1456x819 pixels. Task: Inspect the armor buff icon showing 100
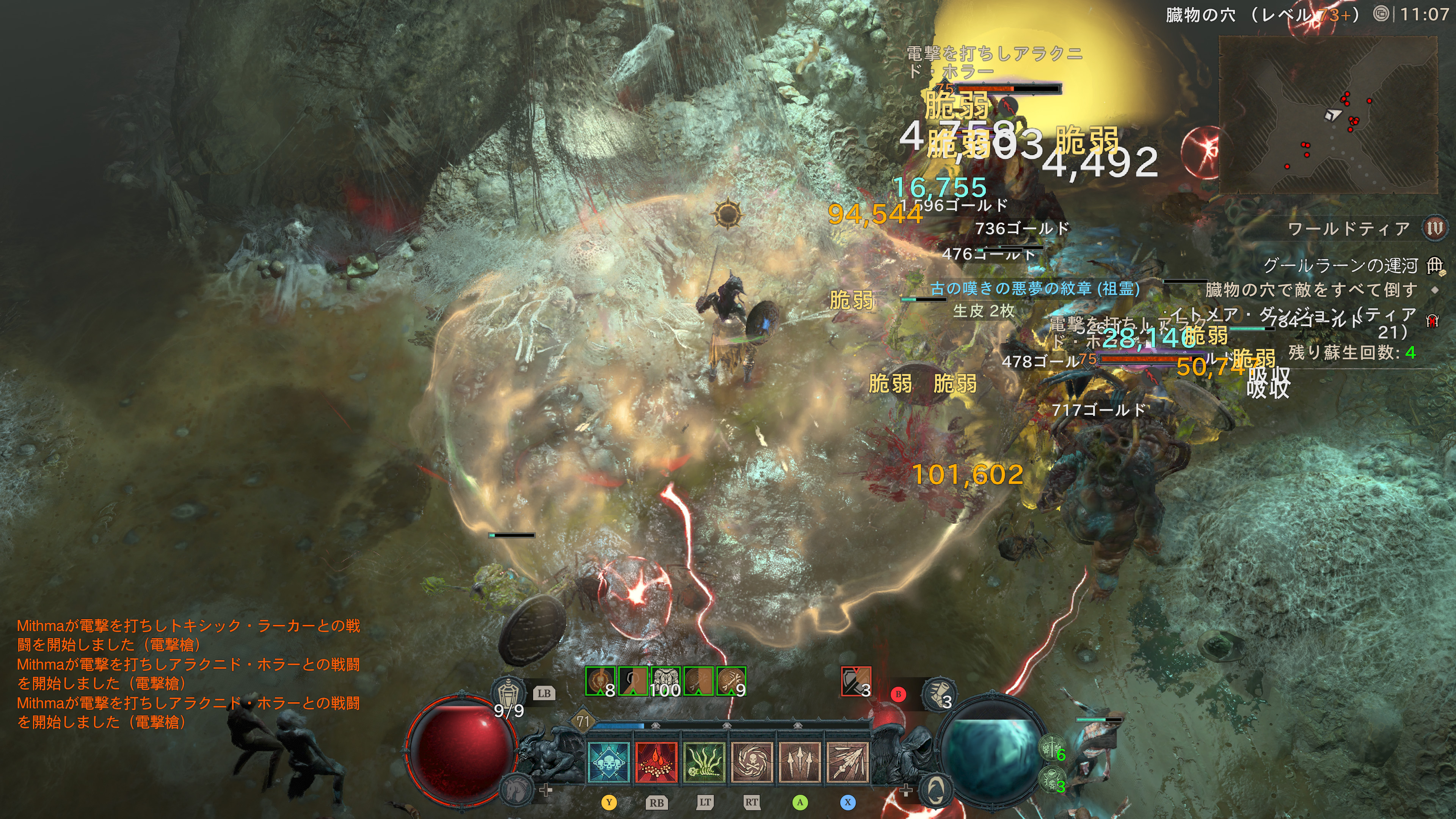coord(665,681)
